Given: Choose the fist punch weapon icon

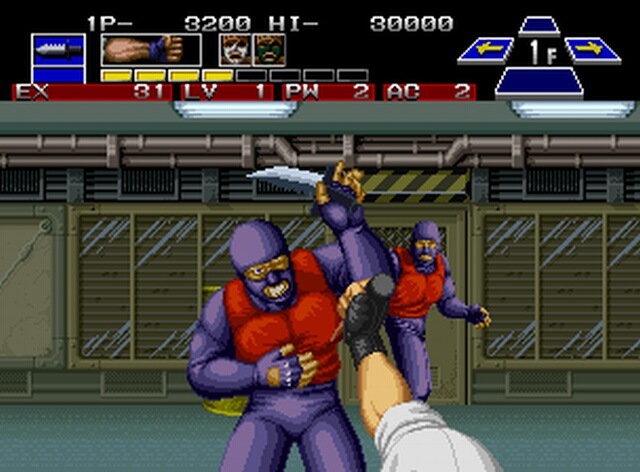Looking at the screenshot, I should click(x=150, y=49).
